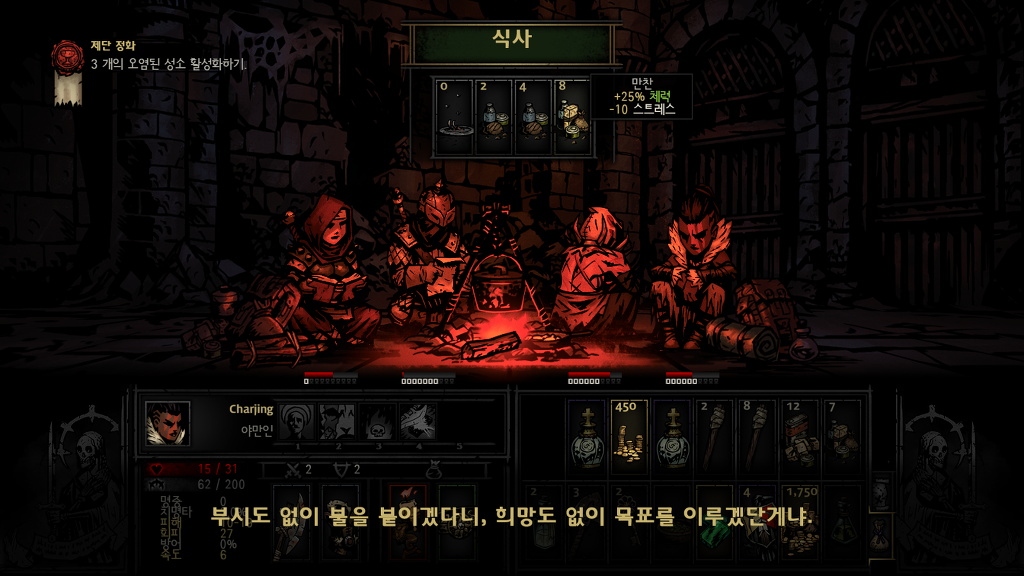Image resolution: width=1024 pixels, height=576 pixels.
Task: Choose the 2-food meal option
Action: coord(494,117)
